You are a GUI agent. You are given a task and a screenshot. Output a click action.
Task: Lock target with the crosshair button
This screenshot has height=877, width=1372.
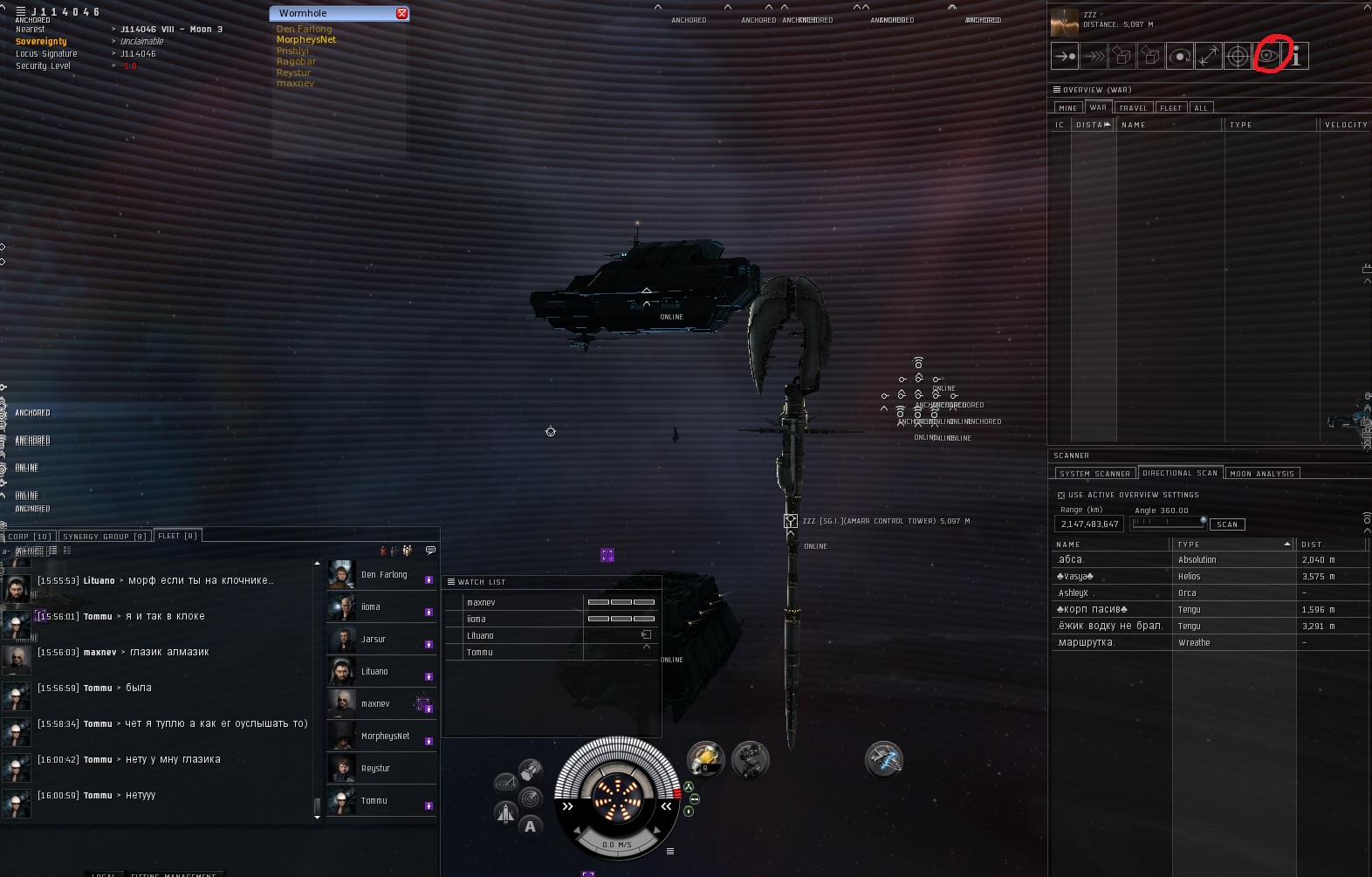pyautogui.click(x=1238, y=57)
